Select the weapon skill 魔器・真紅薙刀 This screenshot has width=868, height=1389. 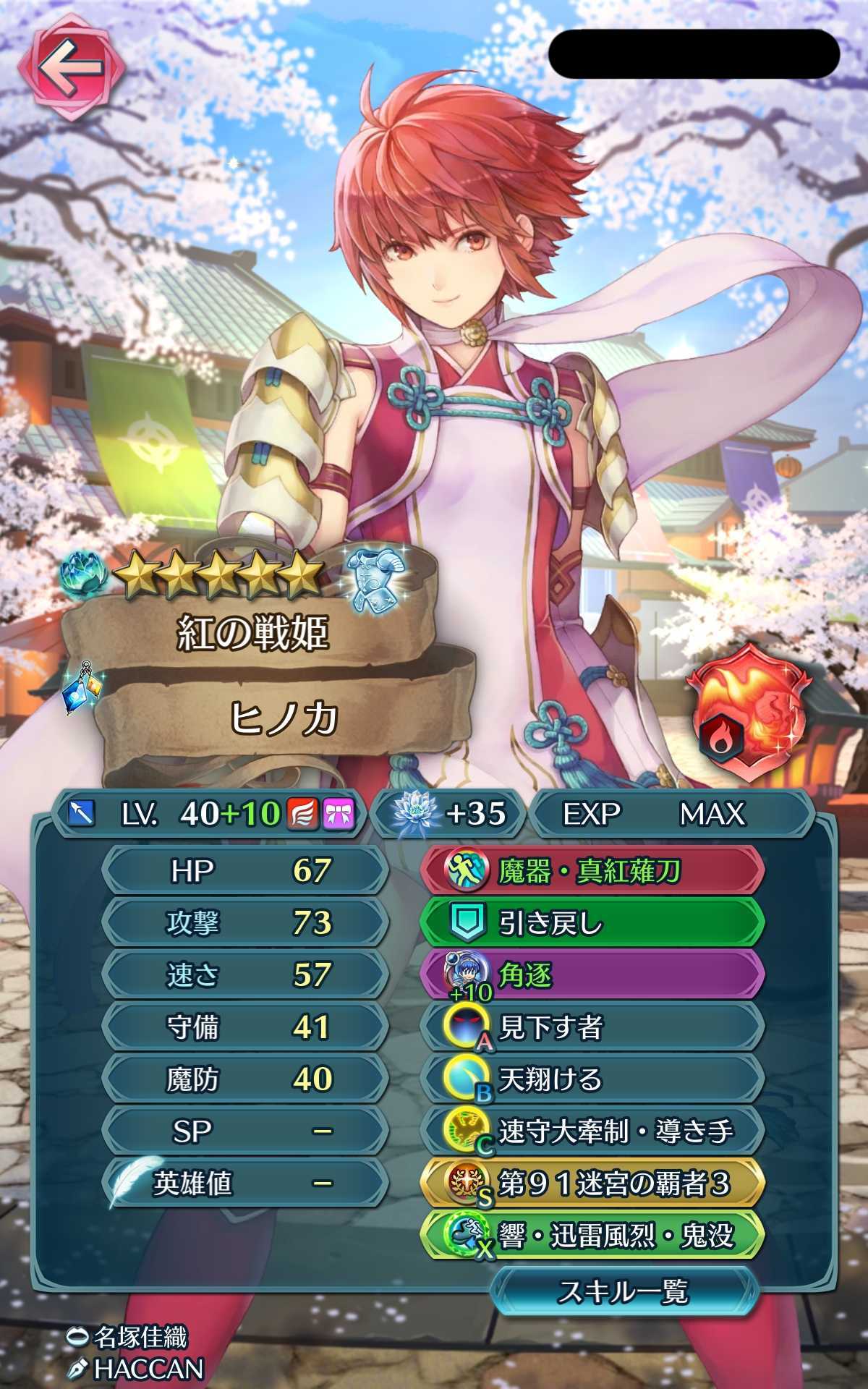tap(592, 871)
